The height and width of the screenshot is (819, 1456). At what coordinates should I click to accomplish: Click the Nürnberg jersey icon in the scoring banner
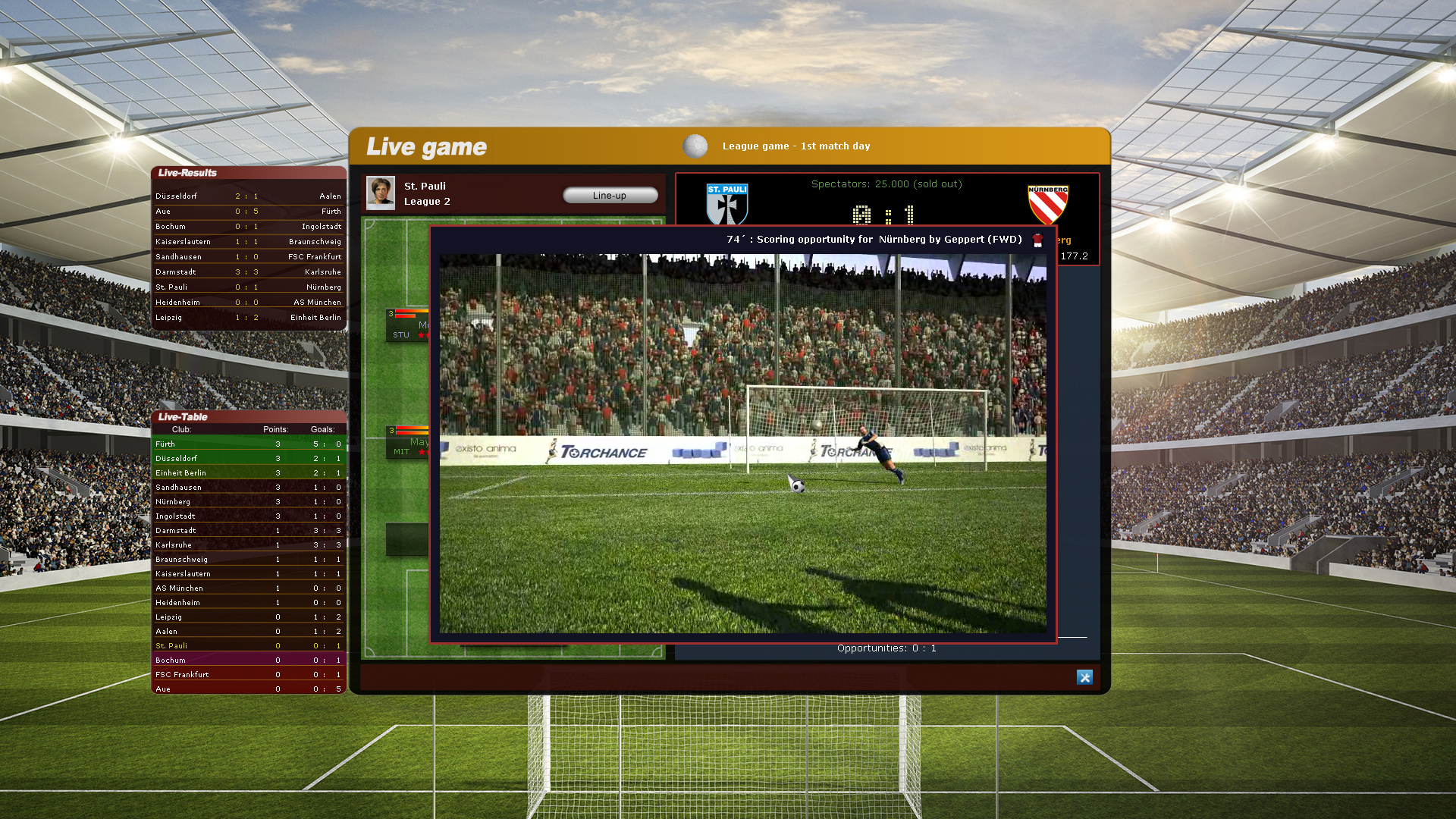pos(1038,239)
